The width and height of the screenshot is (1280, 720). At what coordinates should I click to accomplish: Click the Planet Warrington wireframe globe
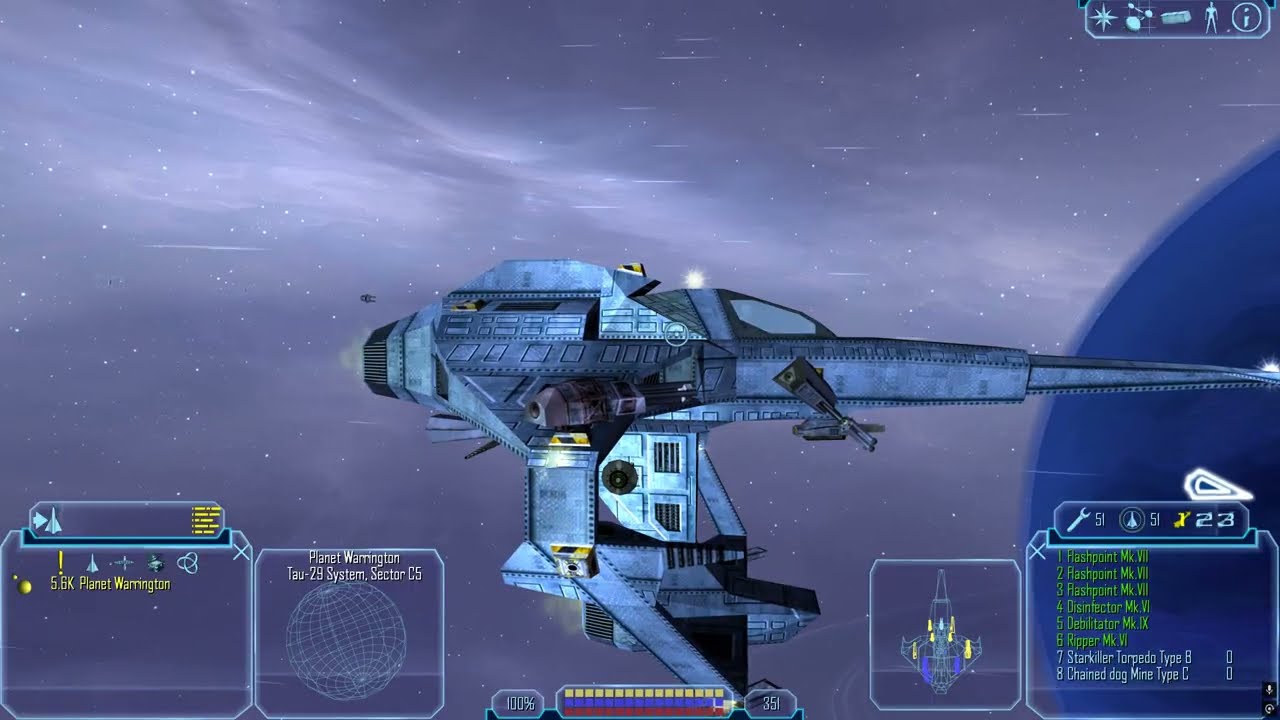point(346,641)
